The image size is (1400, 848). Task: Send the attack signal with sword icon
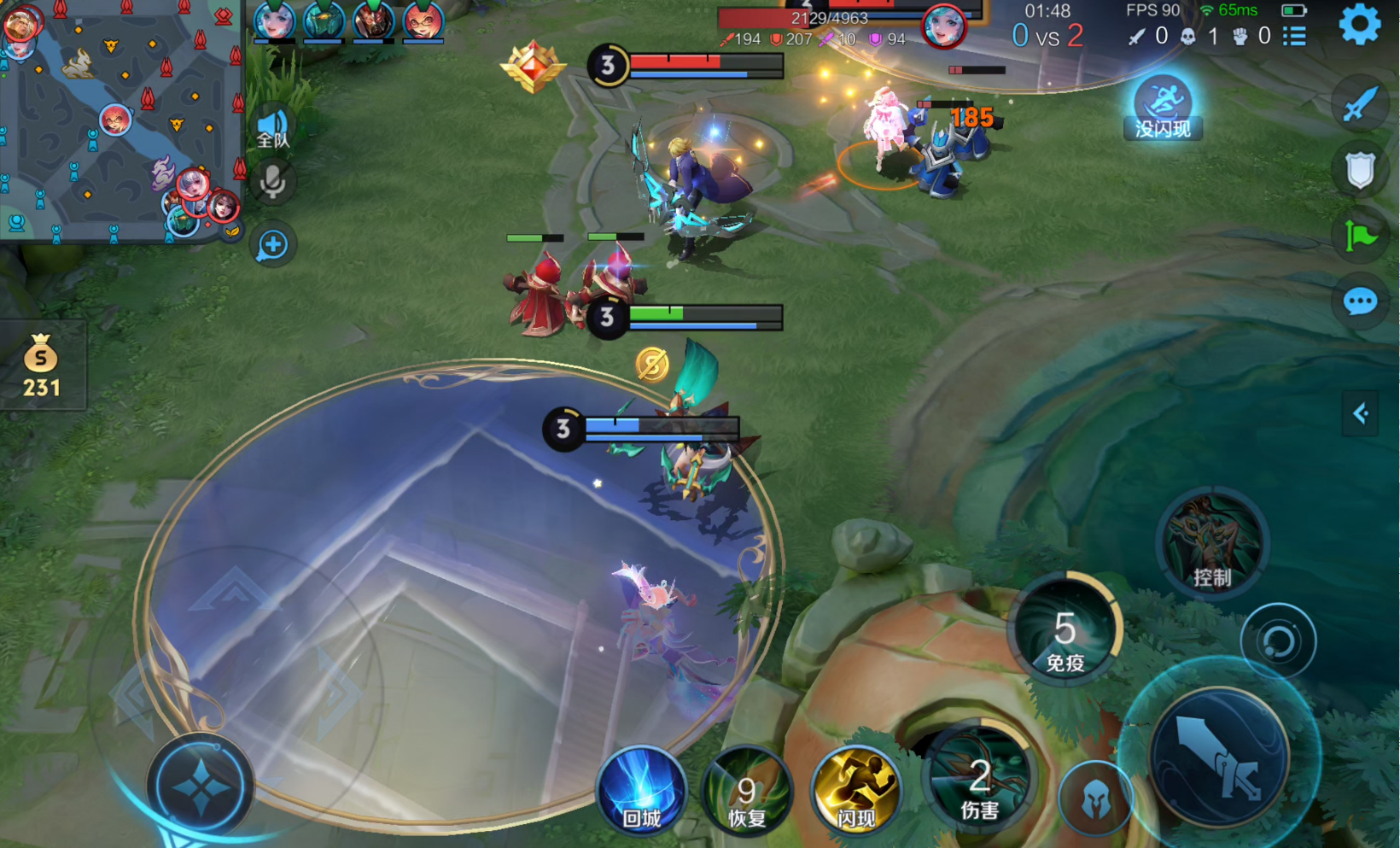tap(1360, 104)
